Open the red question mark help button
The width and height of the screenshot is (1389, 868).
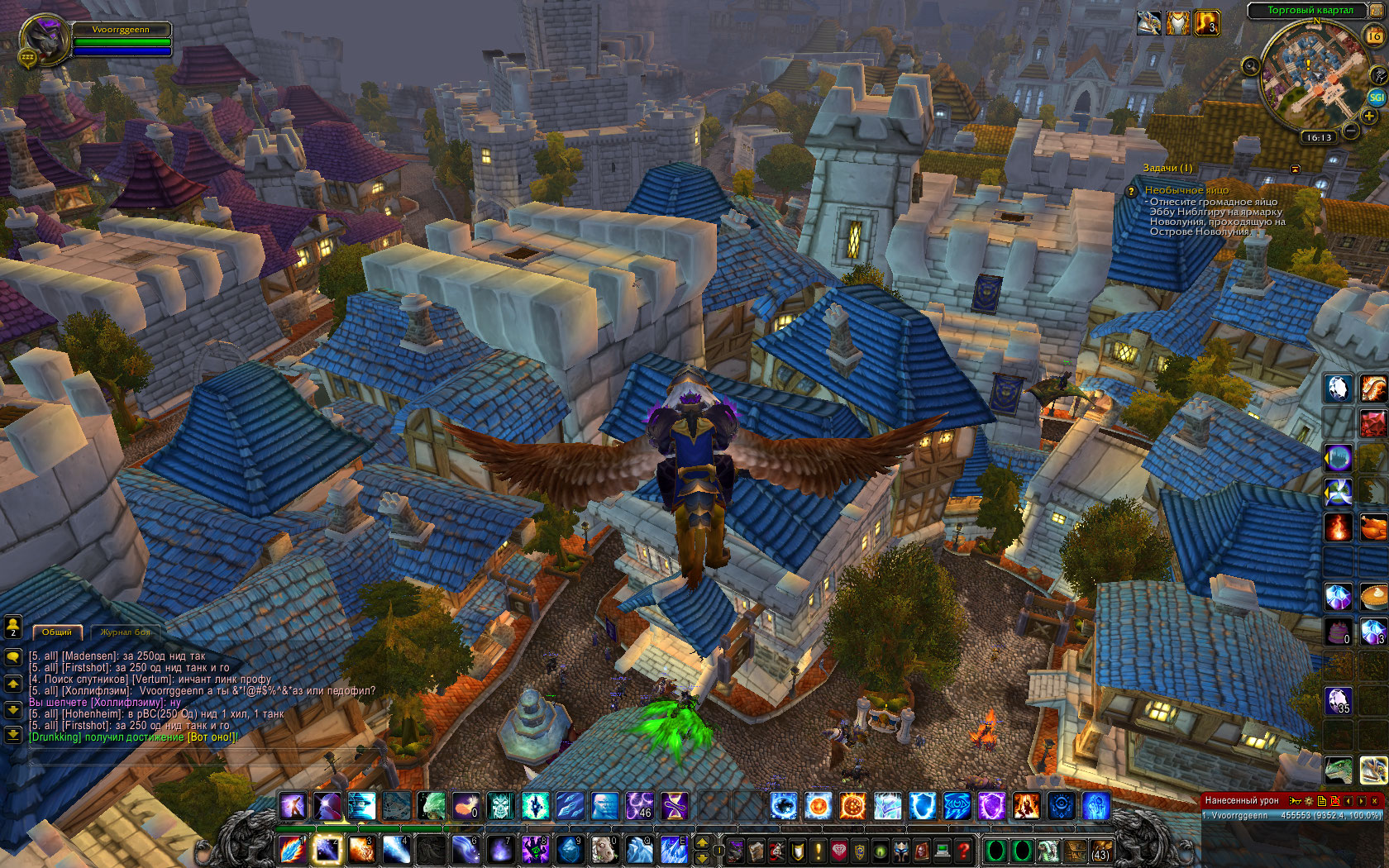963,850
